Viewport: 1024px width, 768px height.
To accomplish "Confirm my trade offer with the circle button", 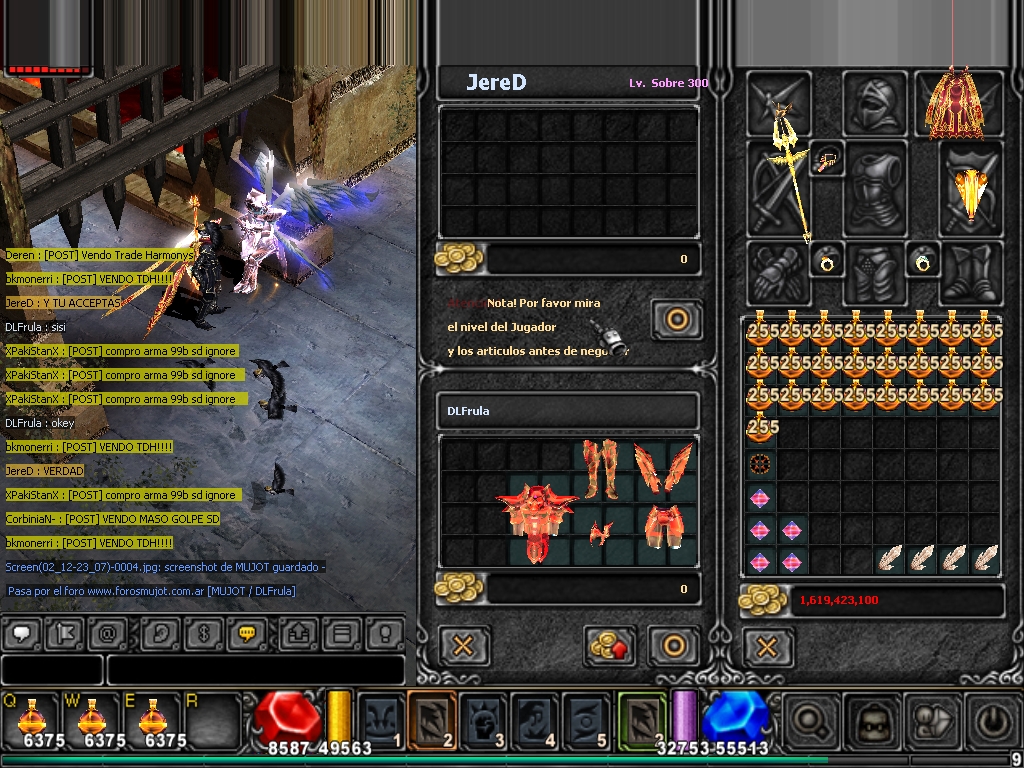I will [674, 646].
